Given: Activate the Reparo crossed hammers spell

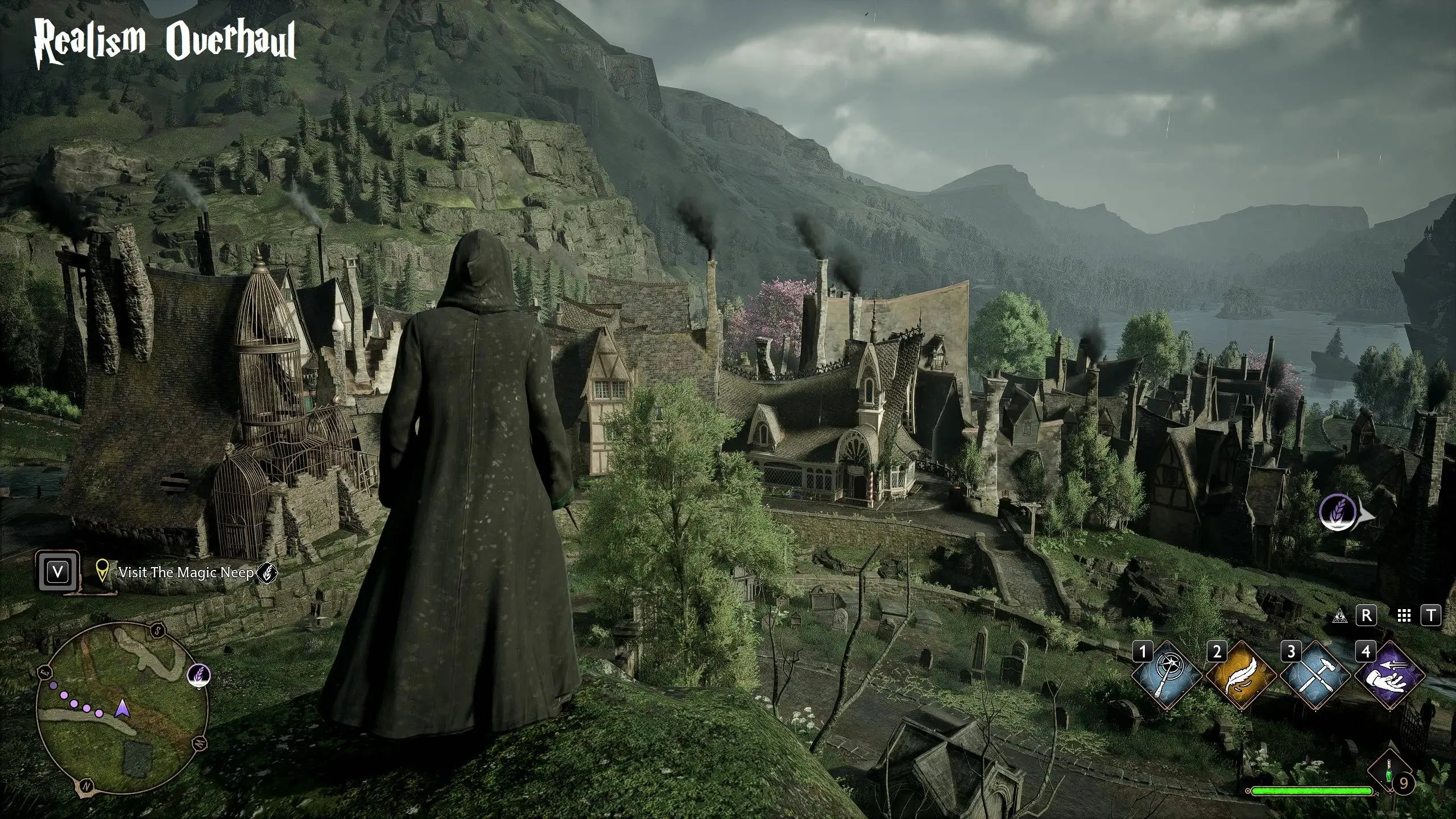Looking at the screenshot, I should [1314, 676].
